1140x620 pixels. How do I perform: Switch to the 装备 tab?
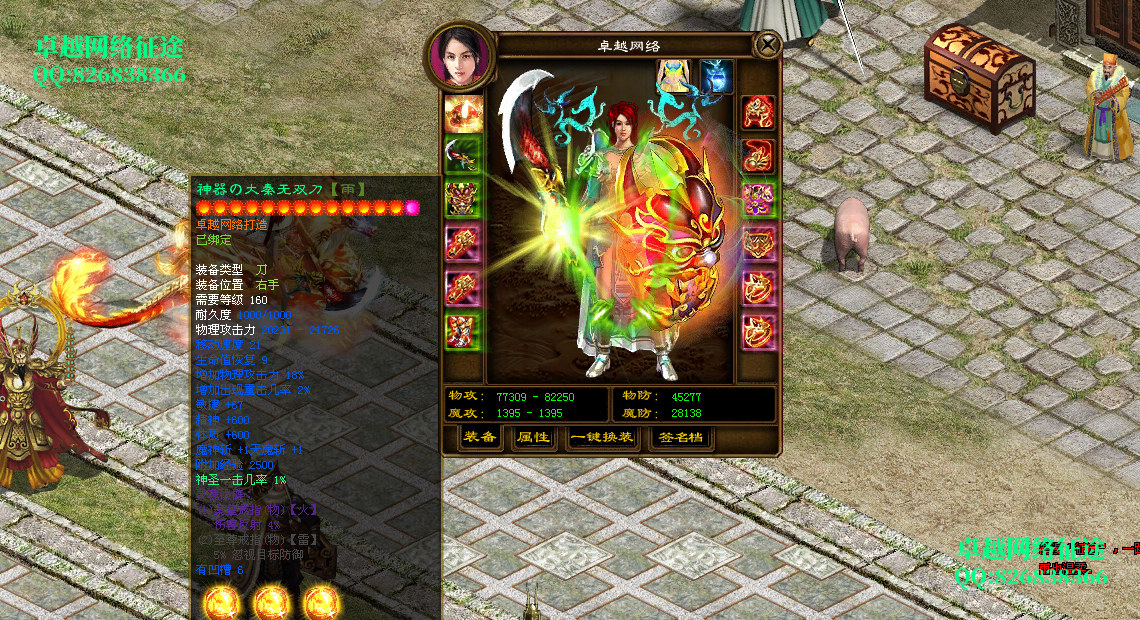coord(481,437)
